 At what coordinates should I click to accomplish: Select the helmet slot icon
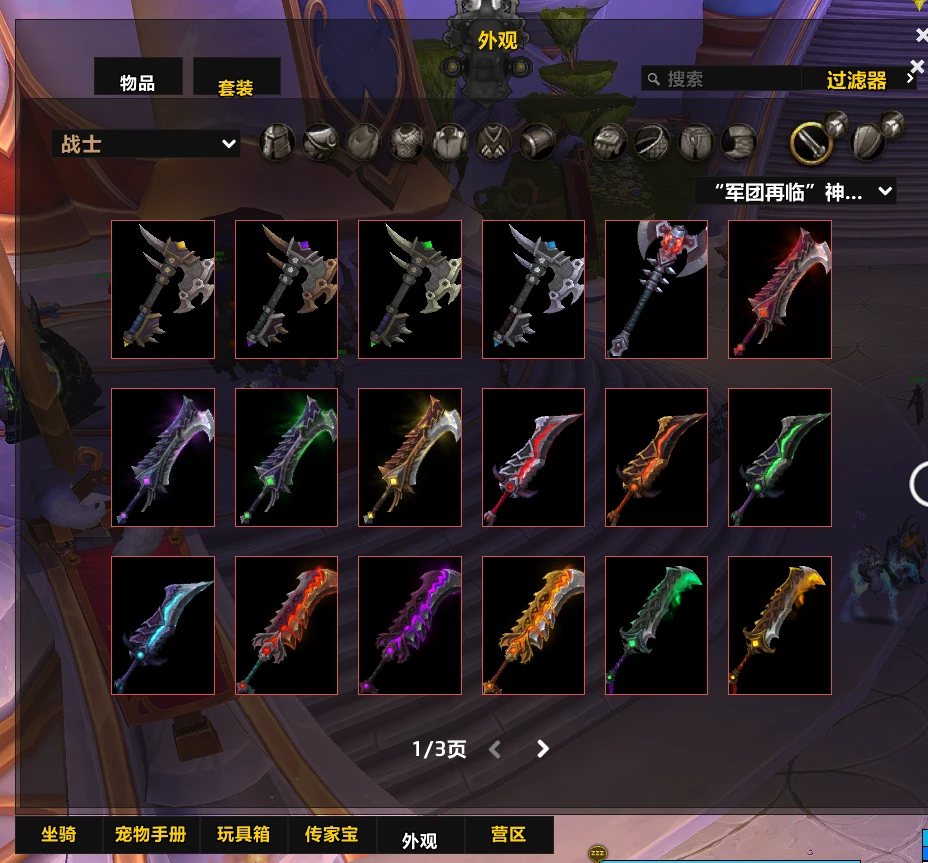pyautogui.click(x=278, y=142)
